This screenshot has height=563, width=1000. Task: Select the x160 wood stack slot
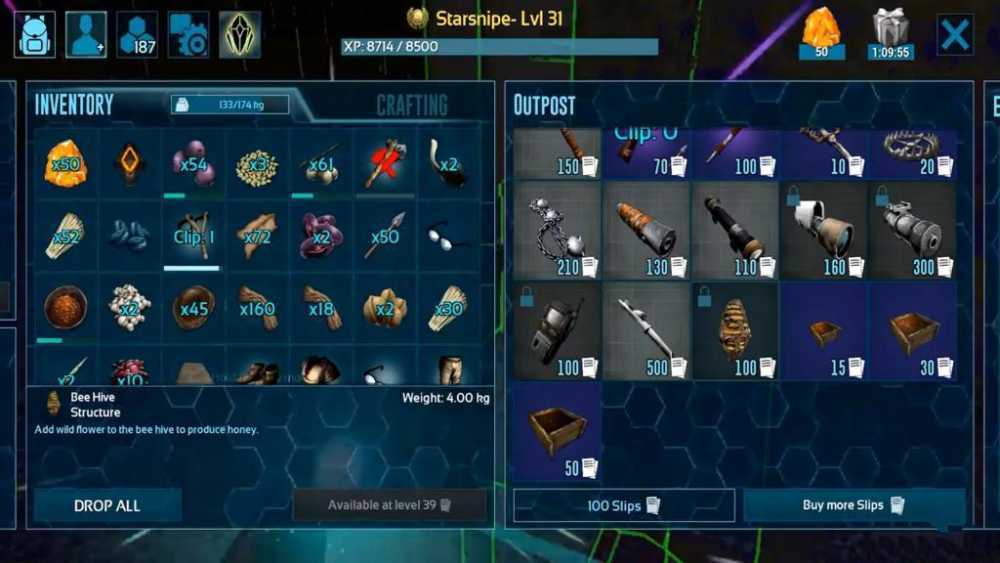click(x=257, y=307)
